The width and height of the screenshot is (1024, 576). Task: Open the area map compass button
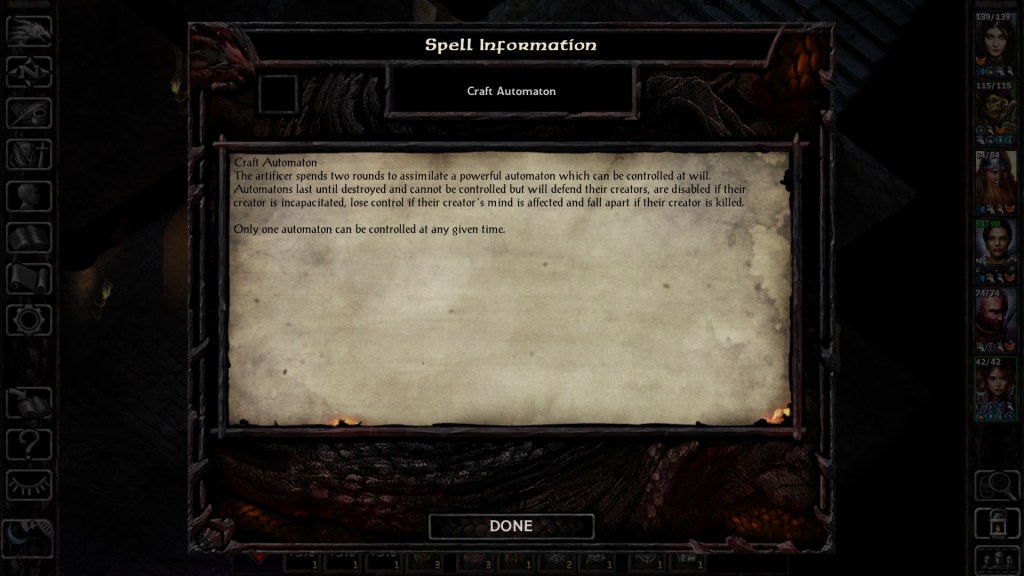pyautogui.click(x=29, y=71)
